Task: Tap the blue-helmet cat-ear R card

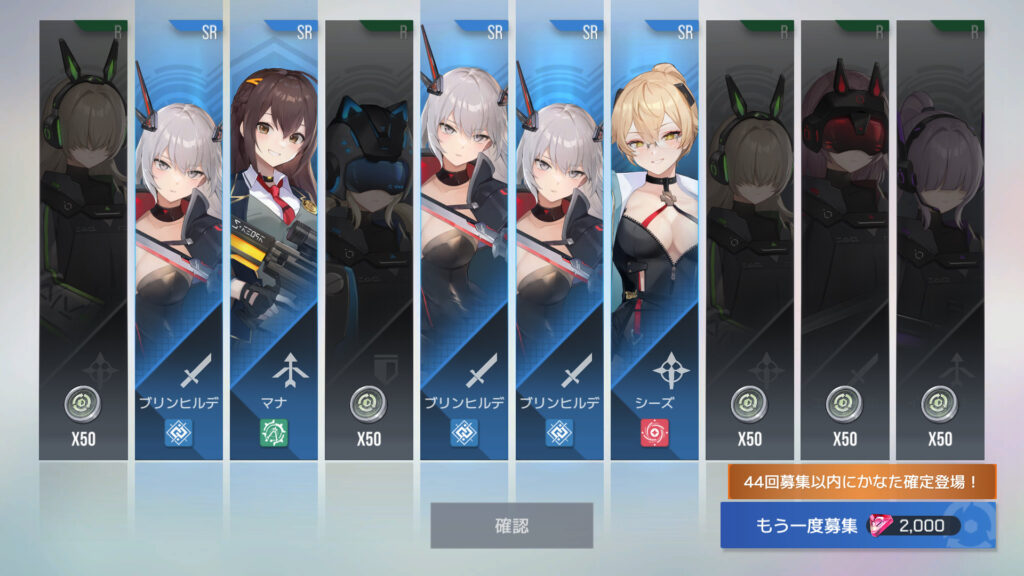Action: [x=368, y=240]
